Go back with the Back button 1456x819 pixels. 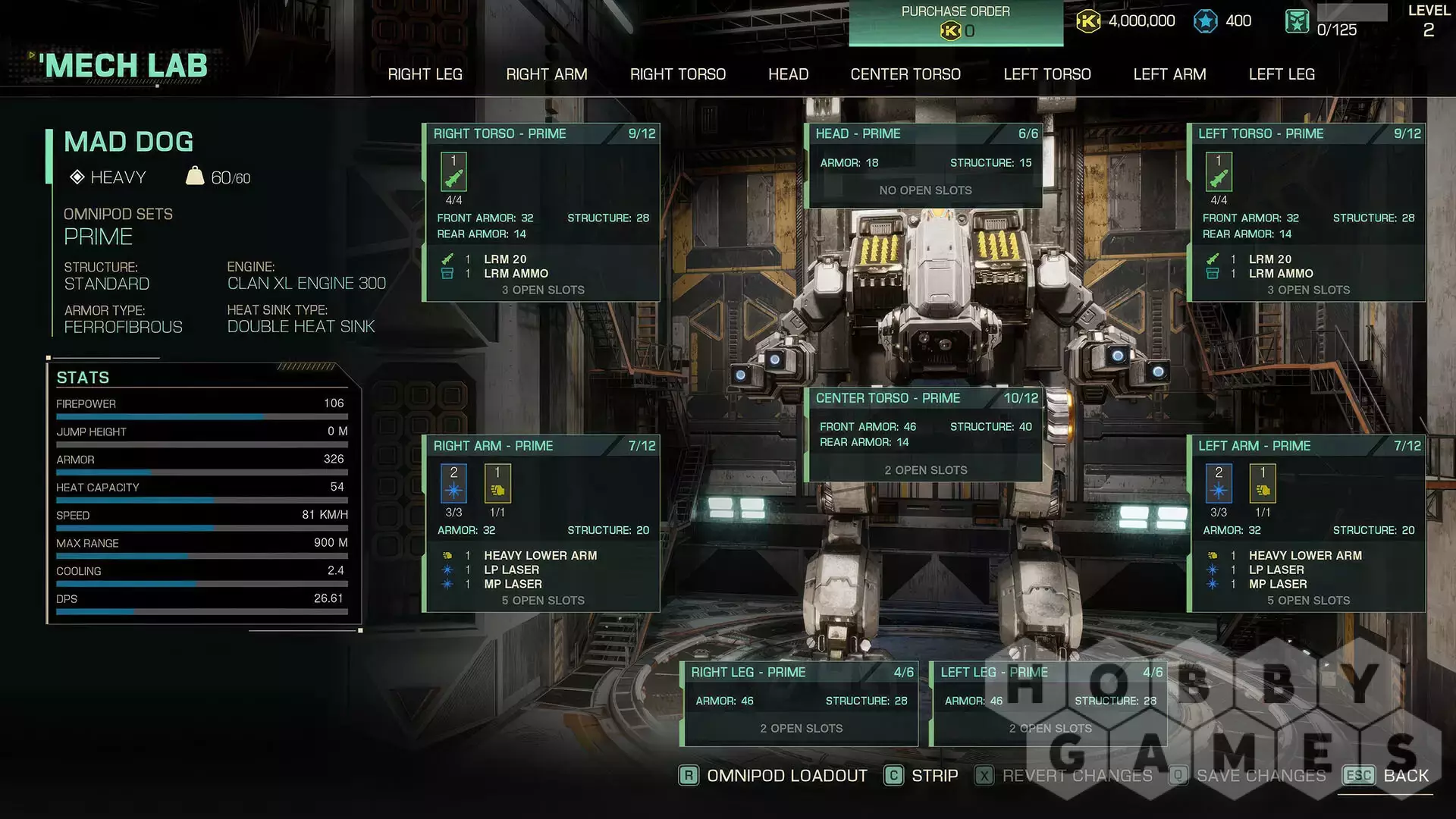[x=1386, y=776]
